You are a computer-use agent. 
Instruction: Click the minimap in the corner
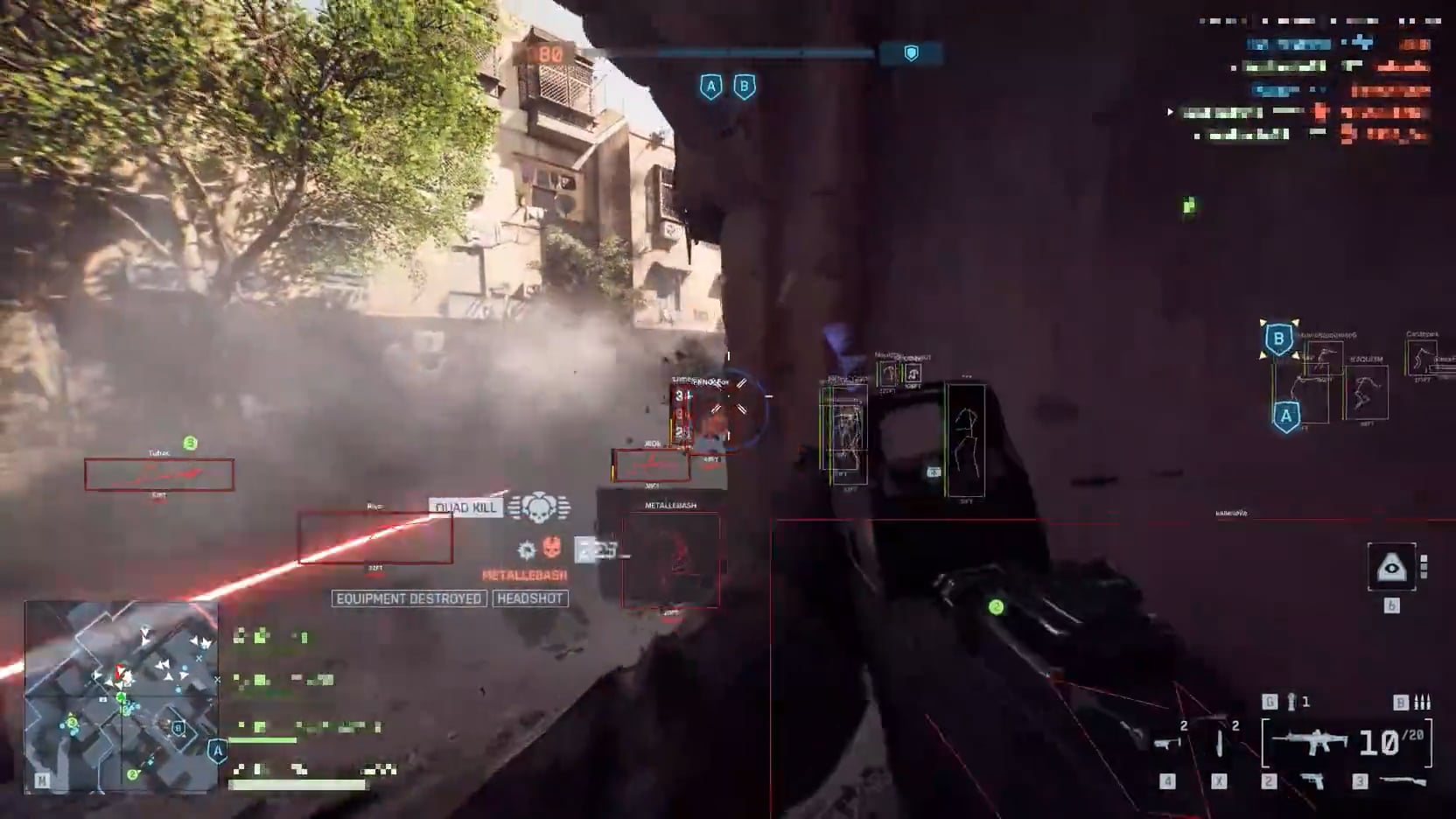pos(121,696)
